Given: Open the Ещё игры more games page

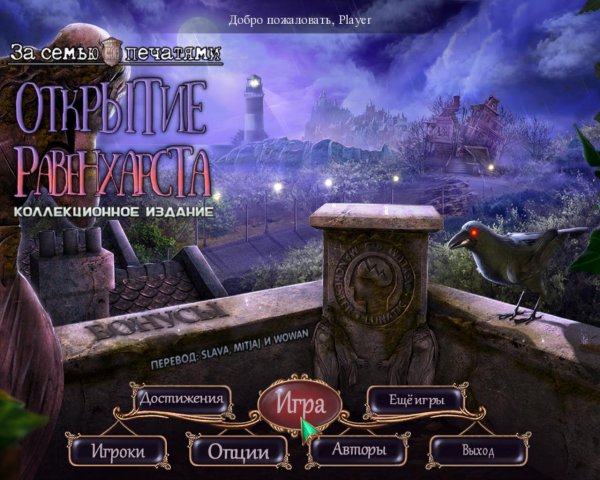Looking at the screenshot, I should (x=417, y=400).
